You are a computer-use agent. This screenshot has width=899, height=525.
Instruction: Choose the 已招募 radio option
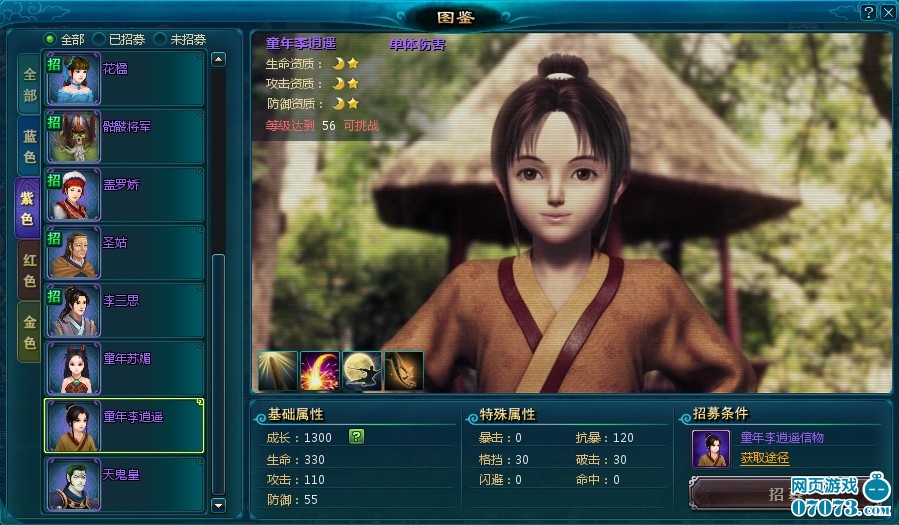(x=99, y=39)
